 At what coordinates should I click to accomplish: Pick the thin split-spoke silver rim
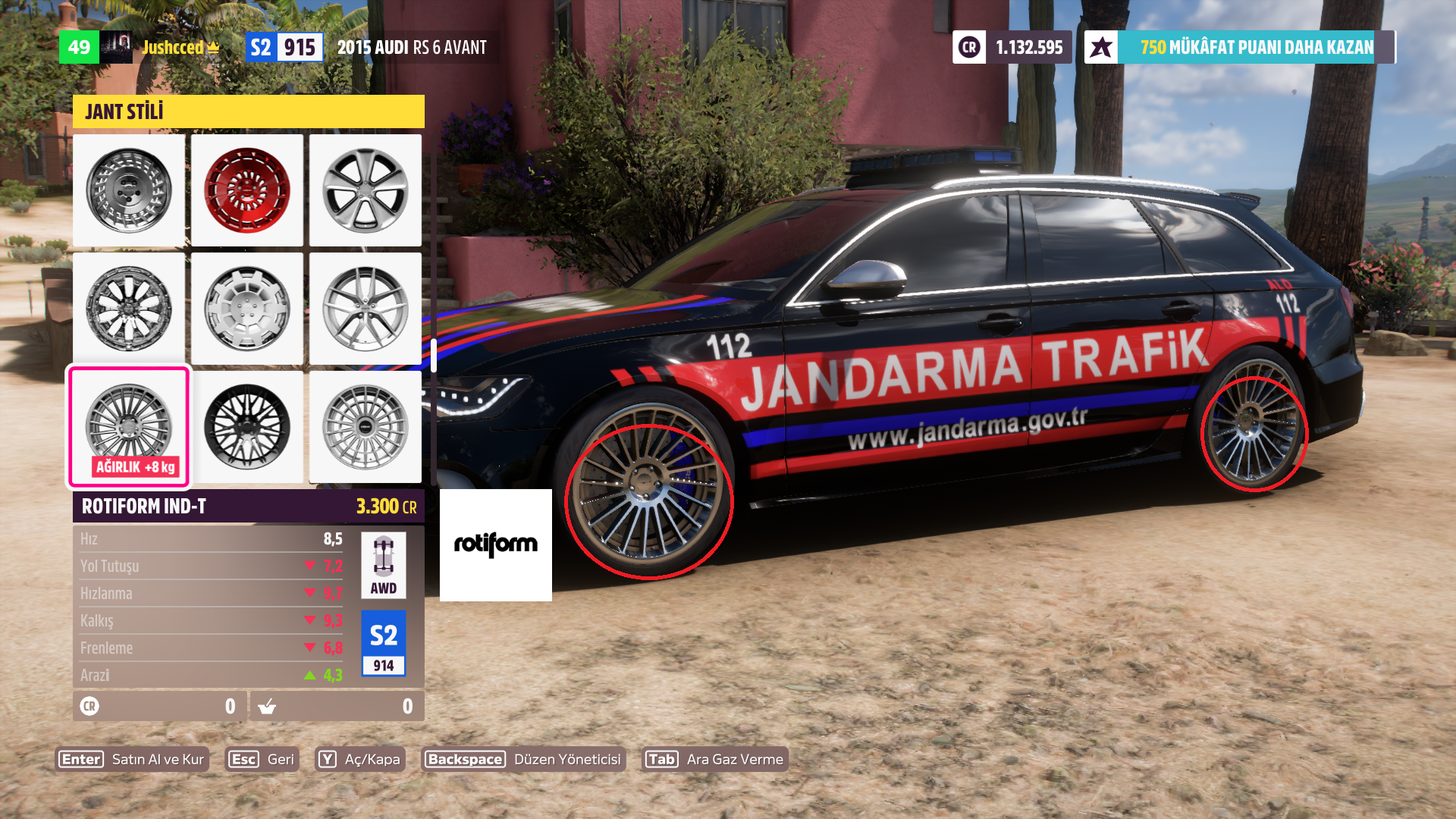click(x=366, y=309)
